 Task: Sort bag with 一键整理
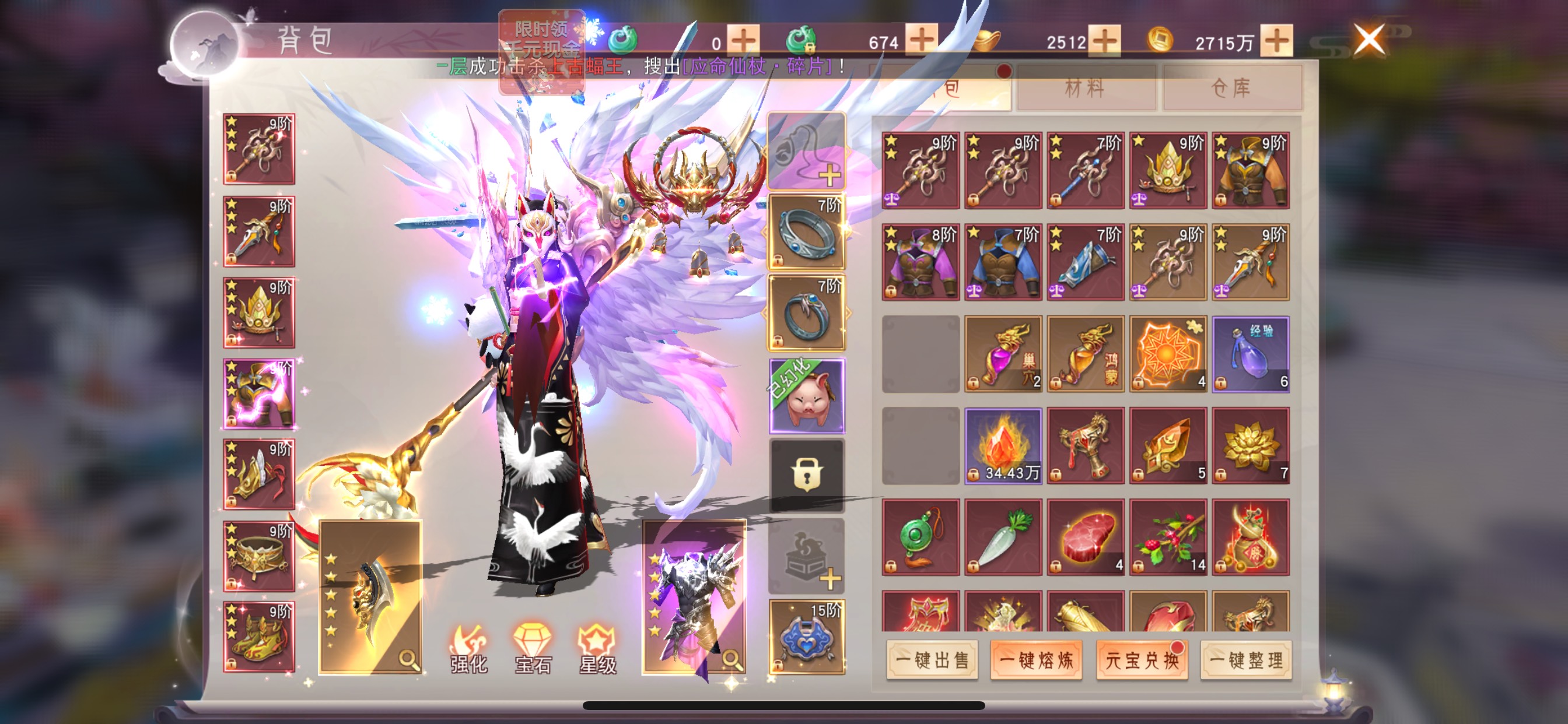pyautogui.click(x=1246, y=659)
